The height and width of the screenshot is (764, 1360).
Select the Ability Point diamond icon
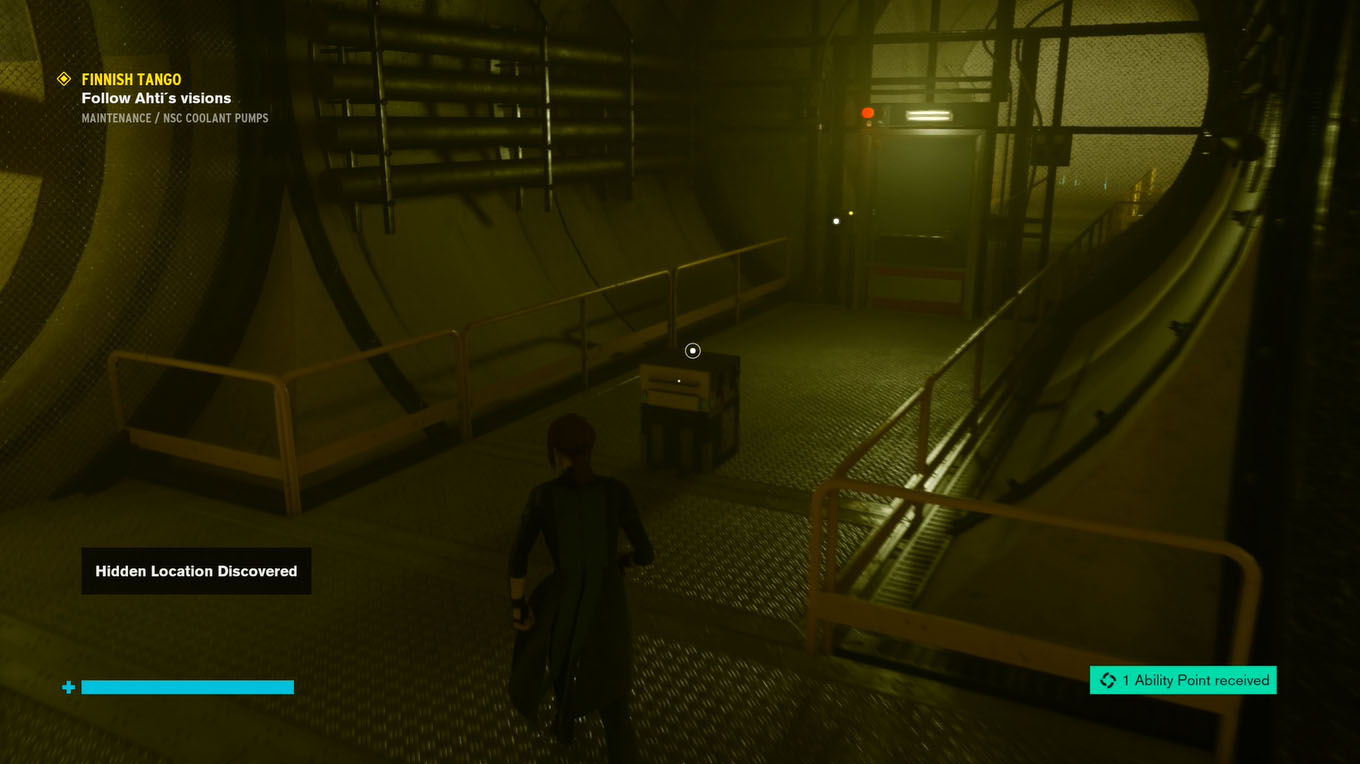click(x=1106, y=679)
